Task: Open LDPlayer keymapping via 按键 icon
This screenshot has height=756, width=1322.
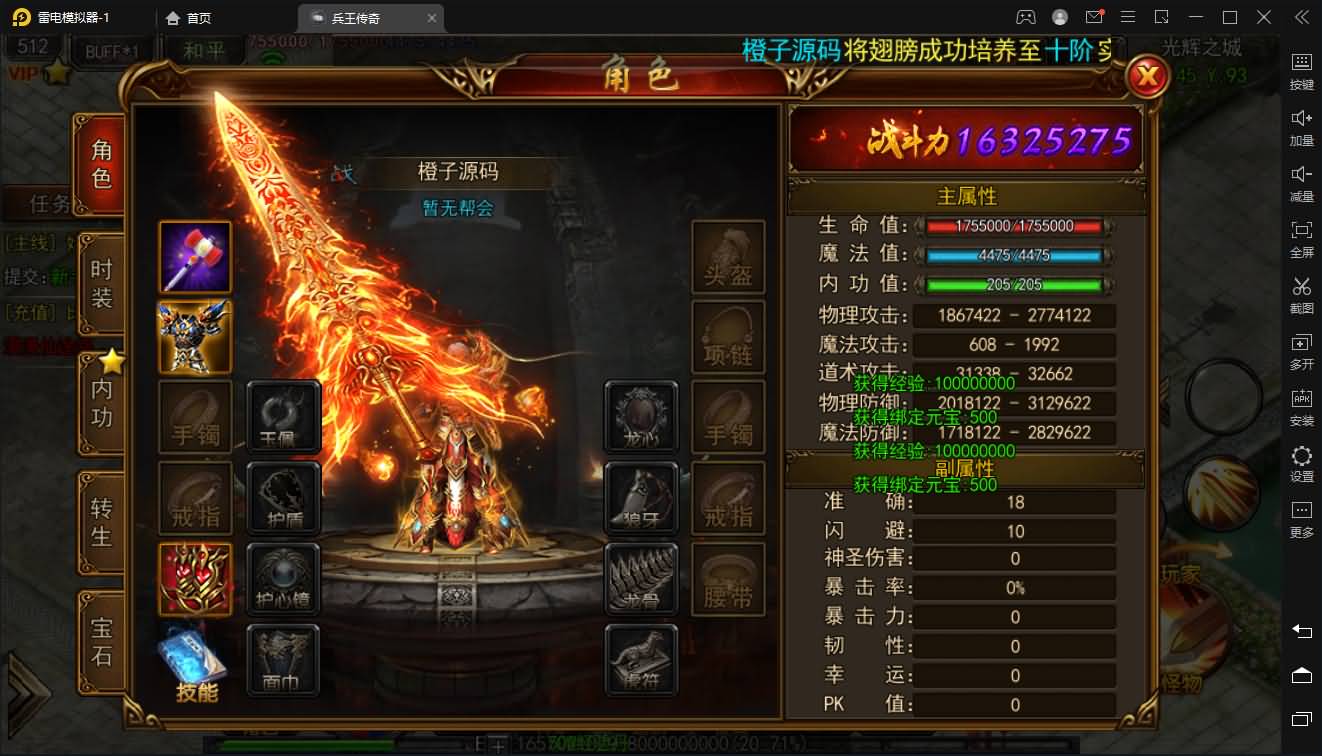Action: (1301, 70)
